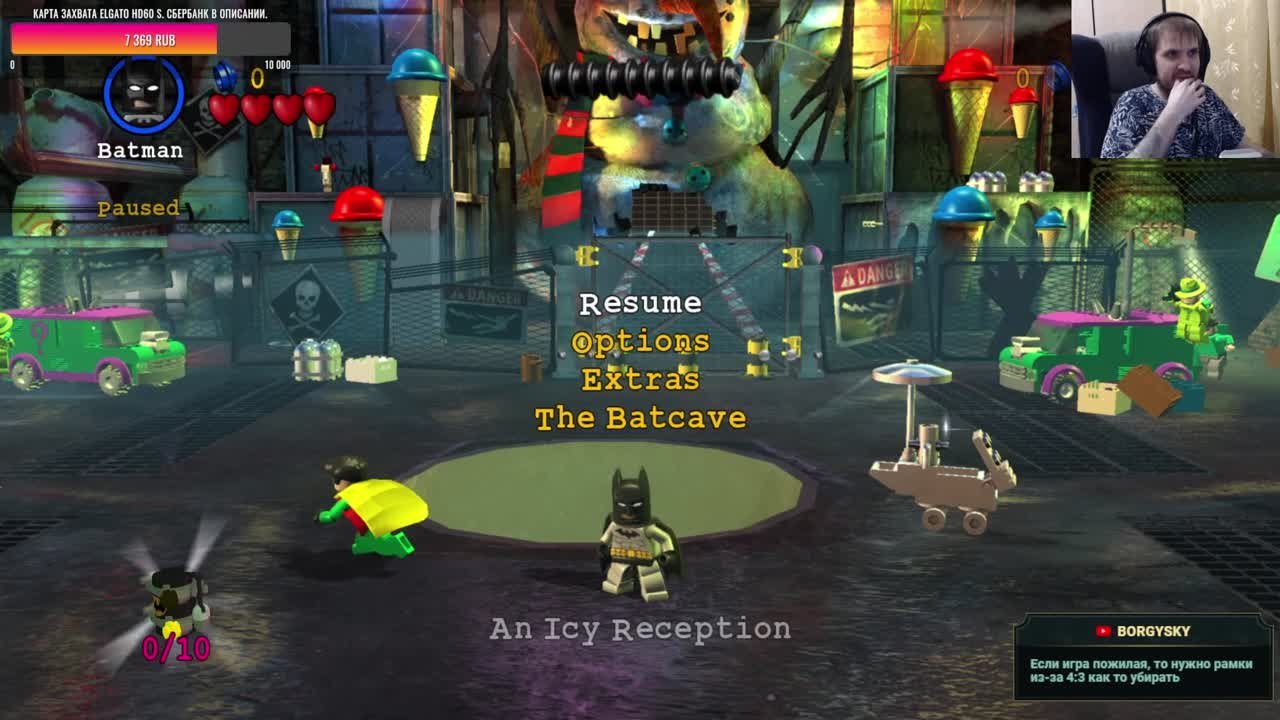Return to The Batcave
Screen dimensions: 1280x720
click(640, 418)
